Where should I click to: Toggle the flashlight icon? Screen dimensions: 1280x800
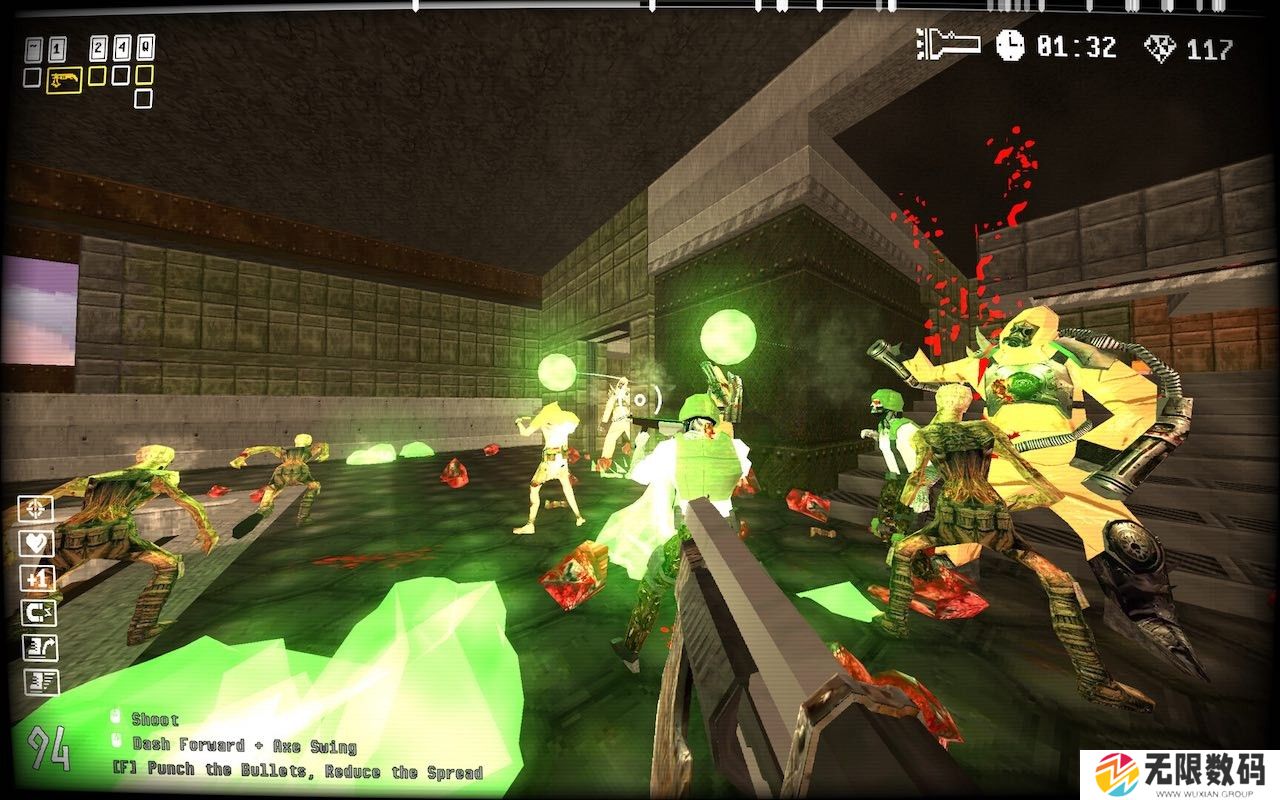click(948, 44)
